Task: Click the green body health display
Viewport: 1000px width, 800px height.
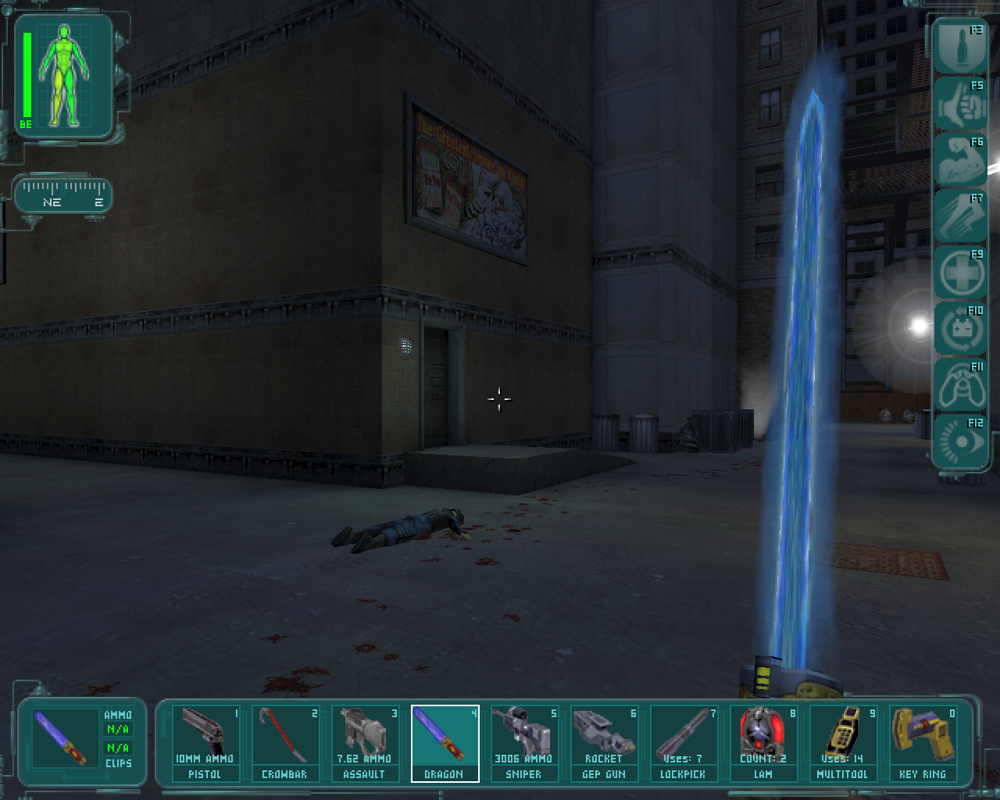Action: [64, 74]
